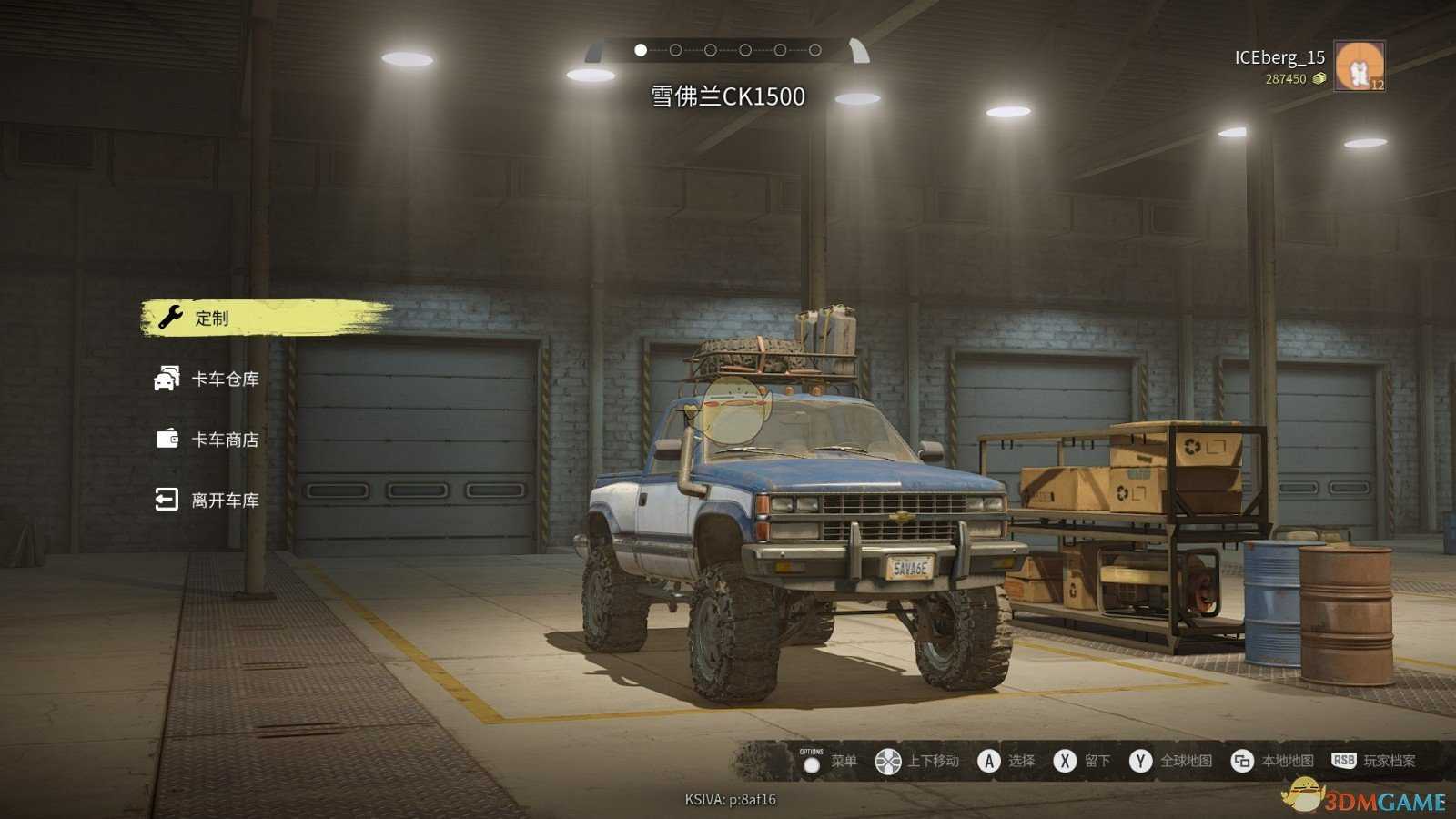This screenshot has width=1456, height=819.
Task: Go to the 卡车商店 truck store
Action: [x=224, y=440]
